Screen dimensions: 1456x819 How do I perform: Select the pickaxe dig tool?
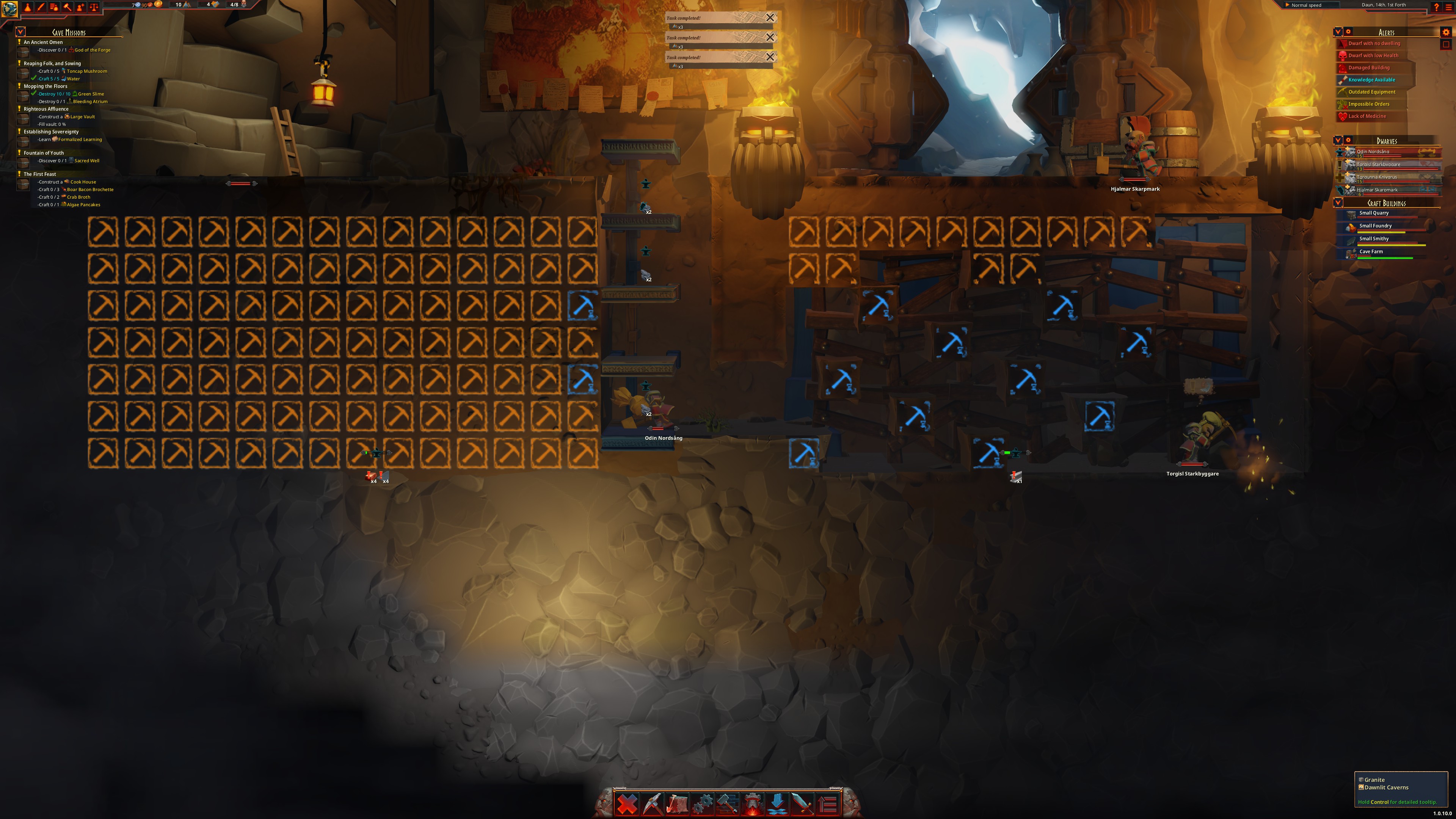point(652,803)
